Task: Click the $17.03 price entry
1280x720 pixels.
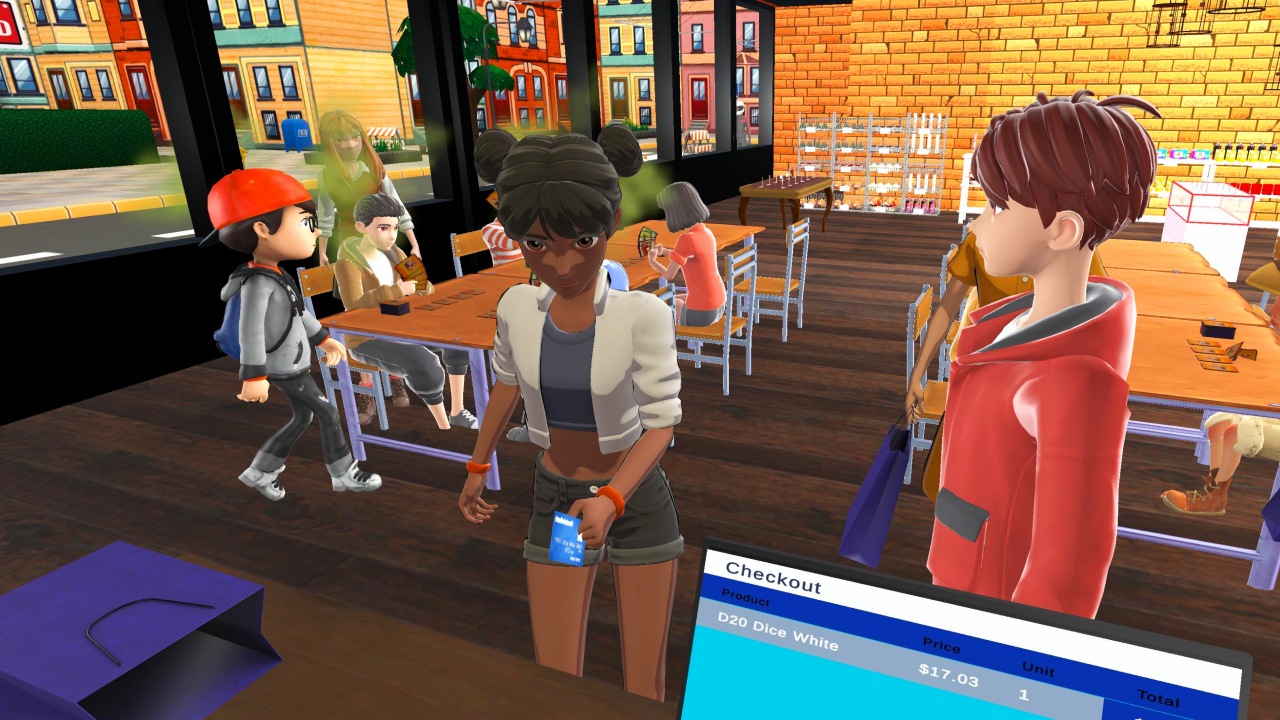Action: [x=948, y=675]
